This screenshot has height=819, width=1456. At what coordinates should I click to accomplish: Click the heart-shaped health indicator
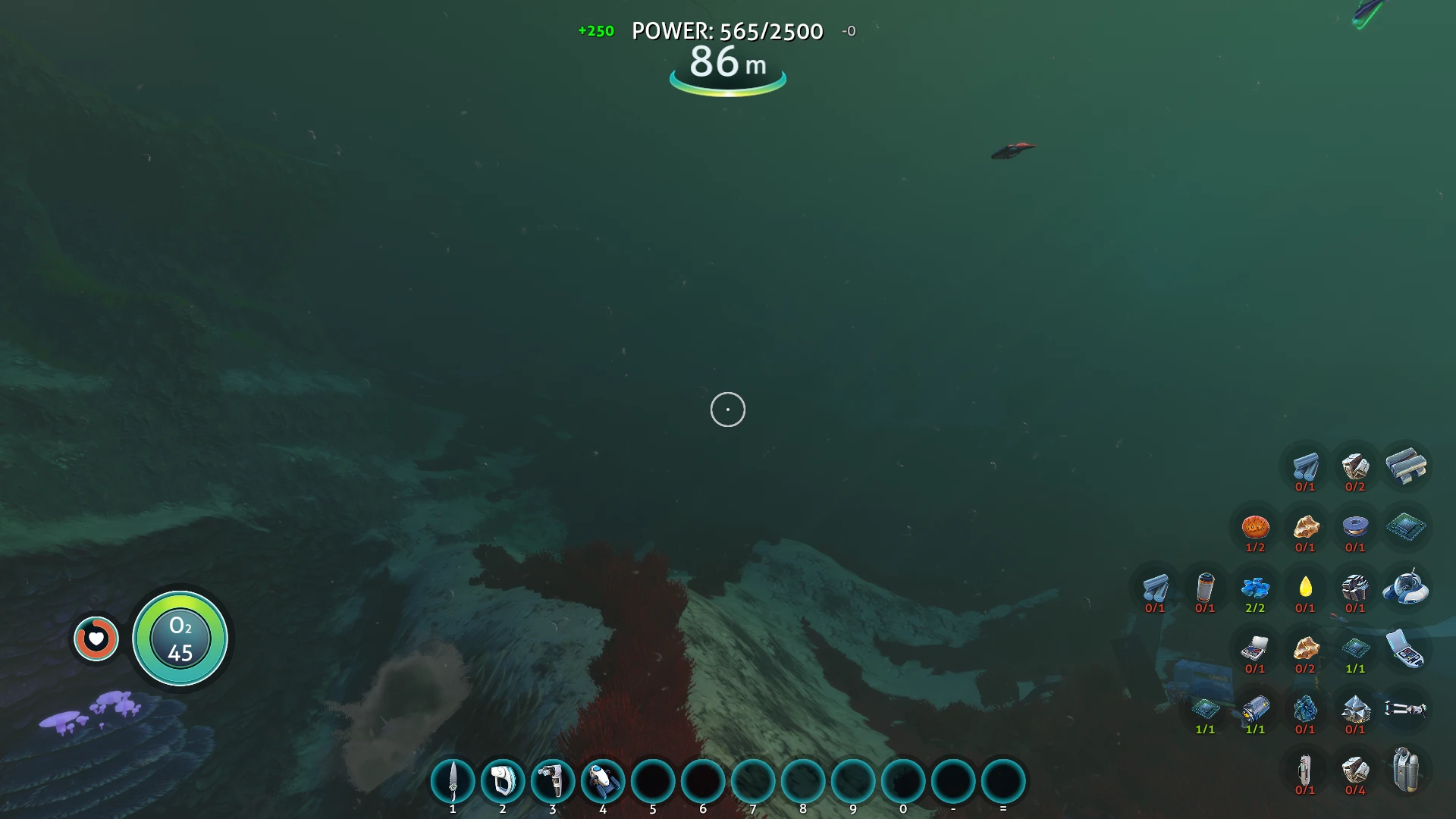[96, 639]
